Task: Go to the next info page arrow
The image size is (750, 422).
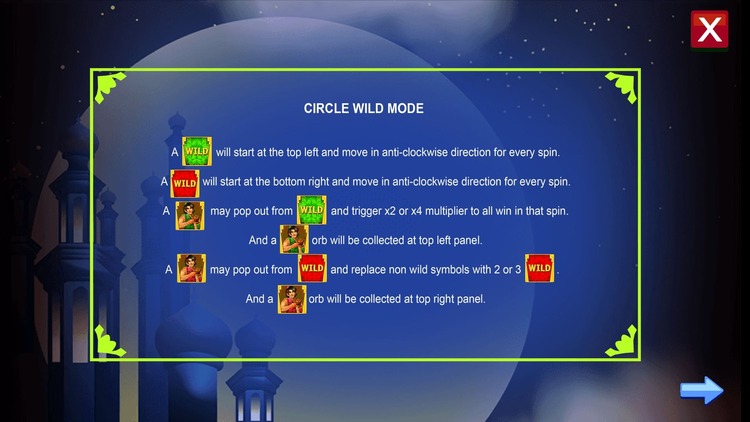Action: pyautogui.click(x=701, y=390)
